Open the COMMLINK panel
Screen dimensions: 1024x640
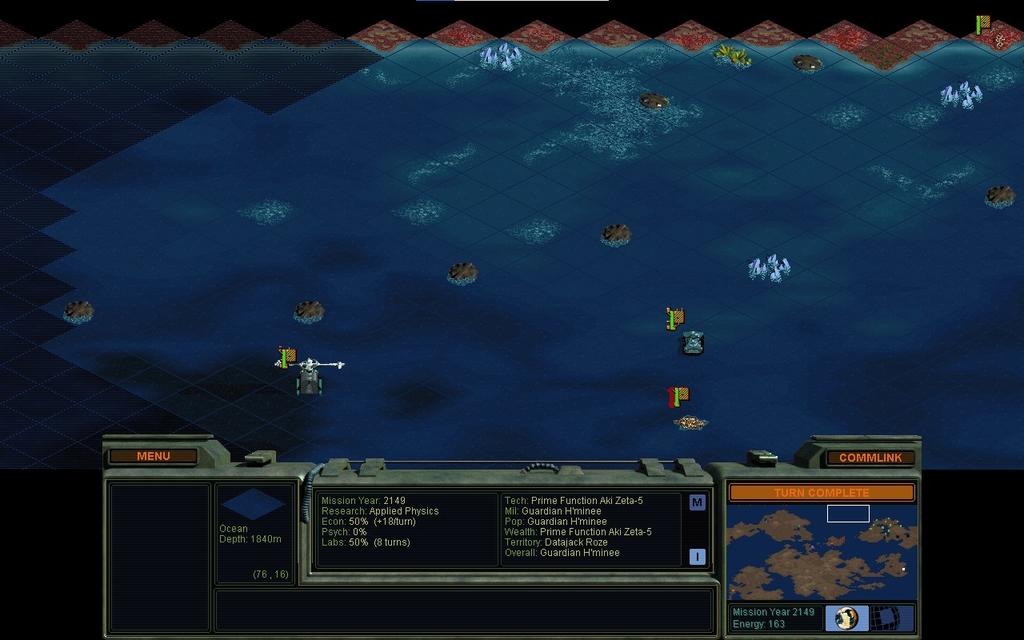[870, 457]
